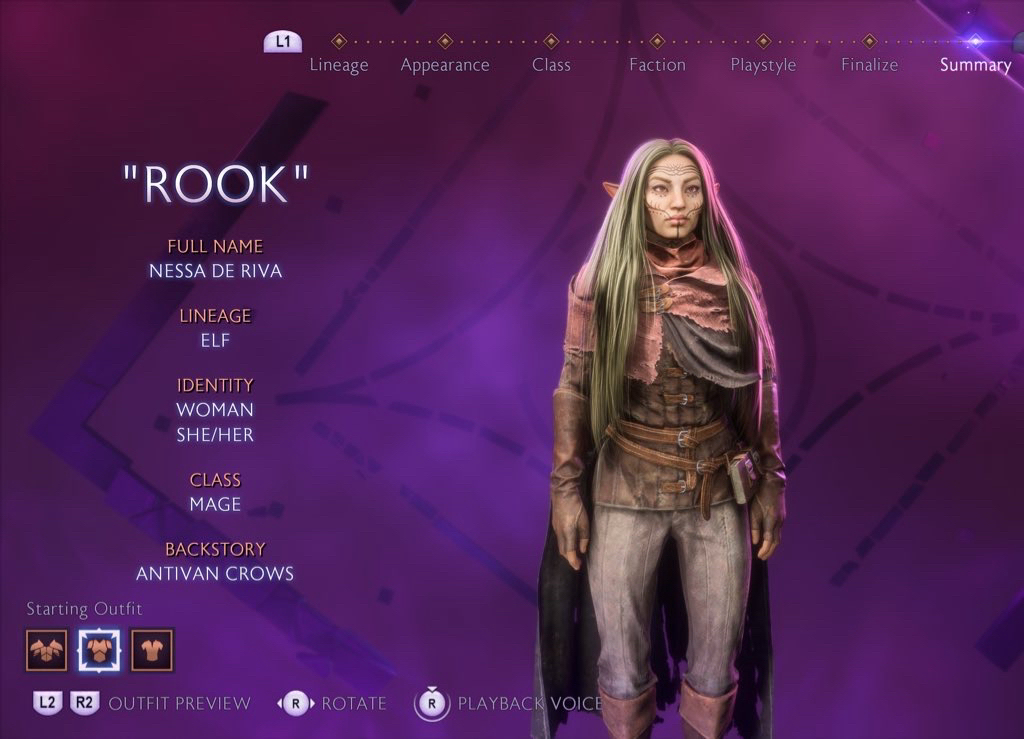Open the Appearance tab
The height and width of the screenshot is (739, 1024).
(x=445, y=64)
